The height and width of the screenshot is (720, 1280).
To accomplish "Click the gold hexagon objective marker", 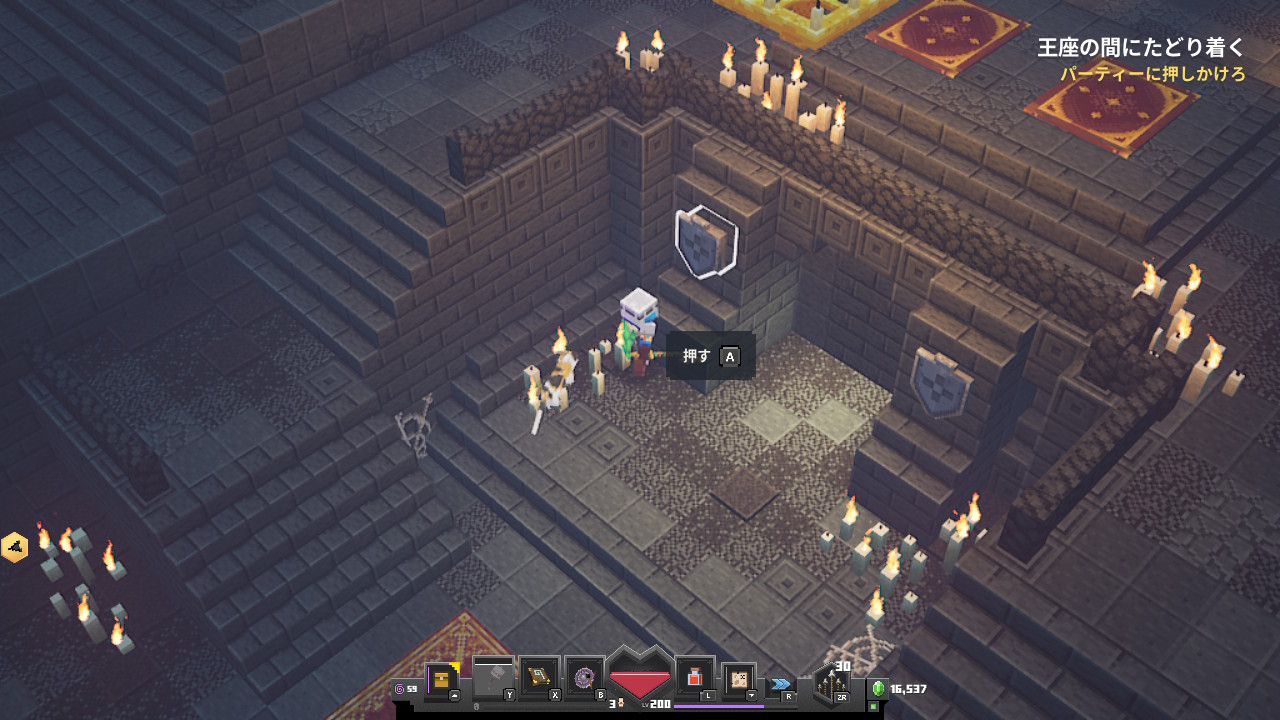I will pyautogui.click(x=14, y=547).
